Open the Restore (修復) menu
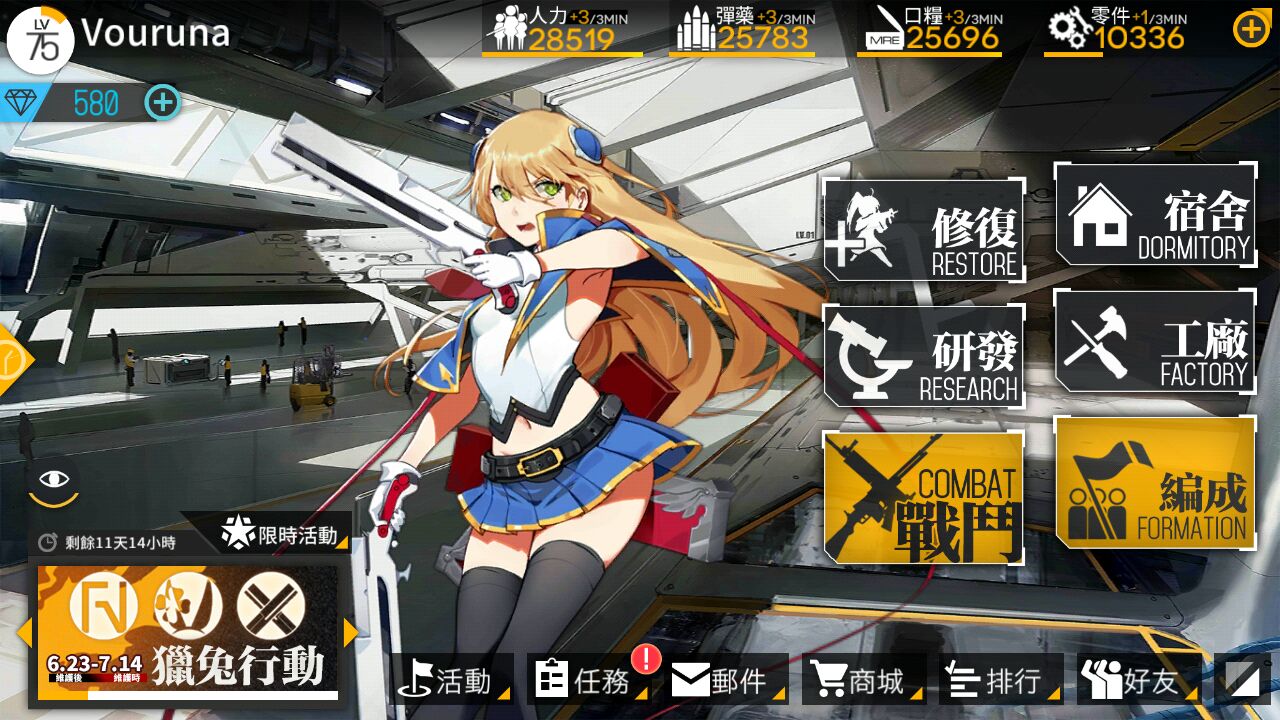This screenshot has height=720, width=1280. [x=924, y=230]
